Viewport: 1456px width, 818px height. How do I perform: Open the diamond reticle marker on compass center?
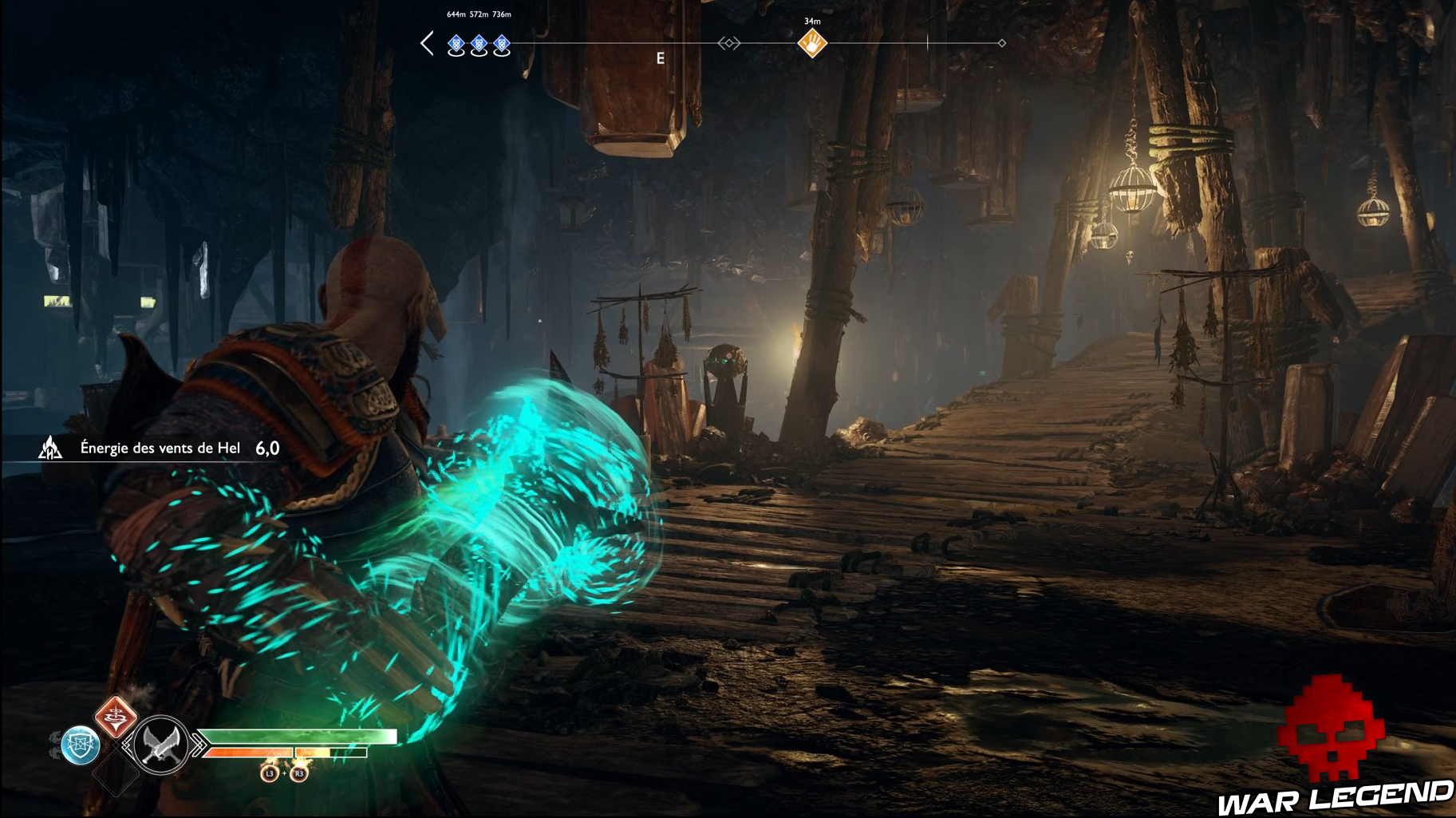coord(729,44)
